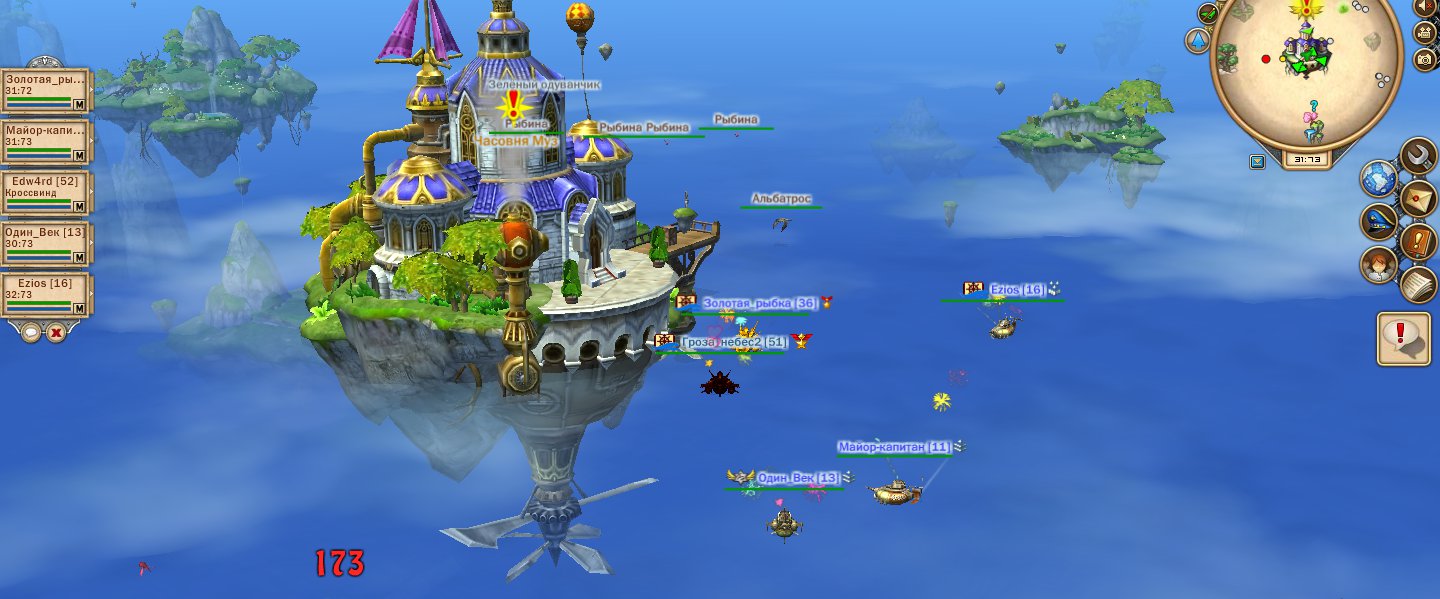
Task: Open the party chat speech bubble button
Action: pos(31,332)
